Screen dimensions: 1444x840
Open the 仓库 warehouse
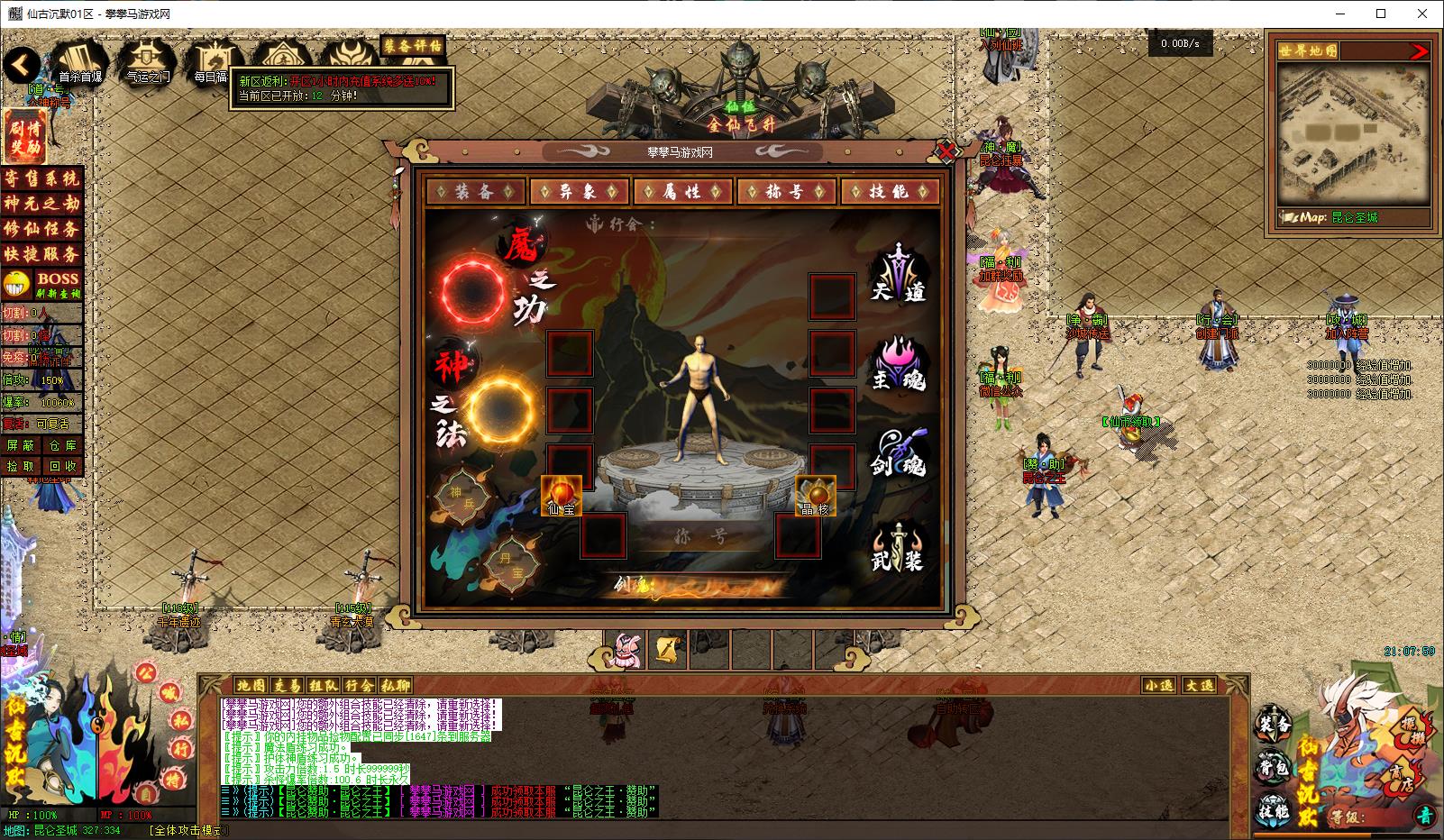62,445
